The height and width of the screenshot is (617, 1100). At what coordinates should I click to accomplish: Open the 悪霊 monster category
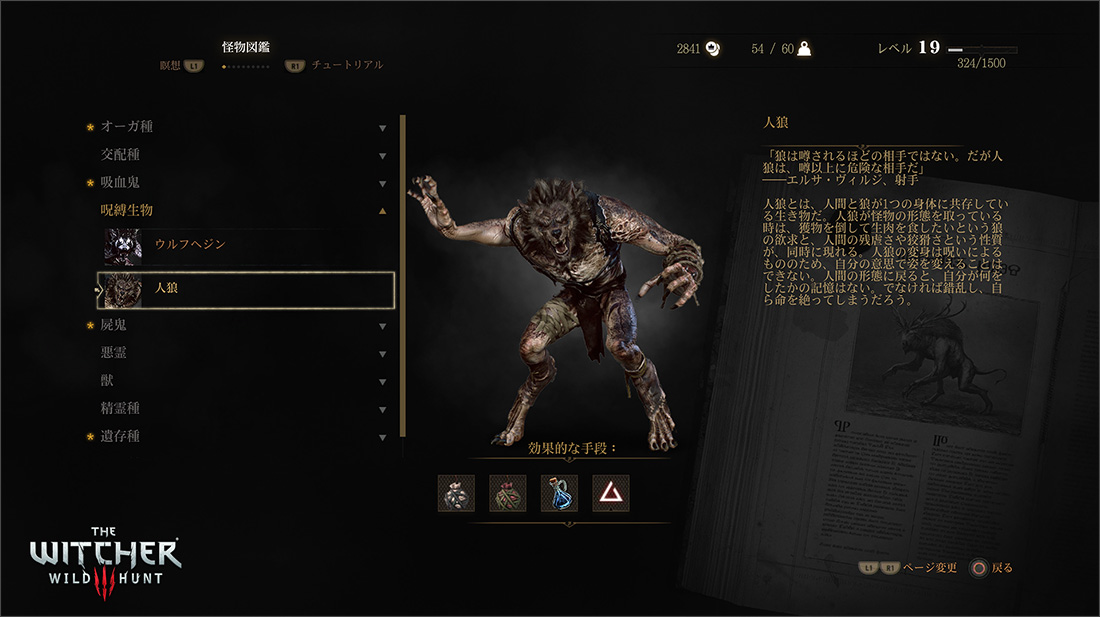(x=113, y=353)
